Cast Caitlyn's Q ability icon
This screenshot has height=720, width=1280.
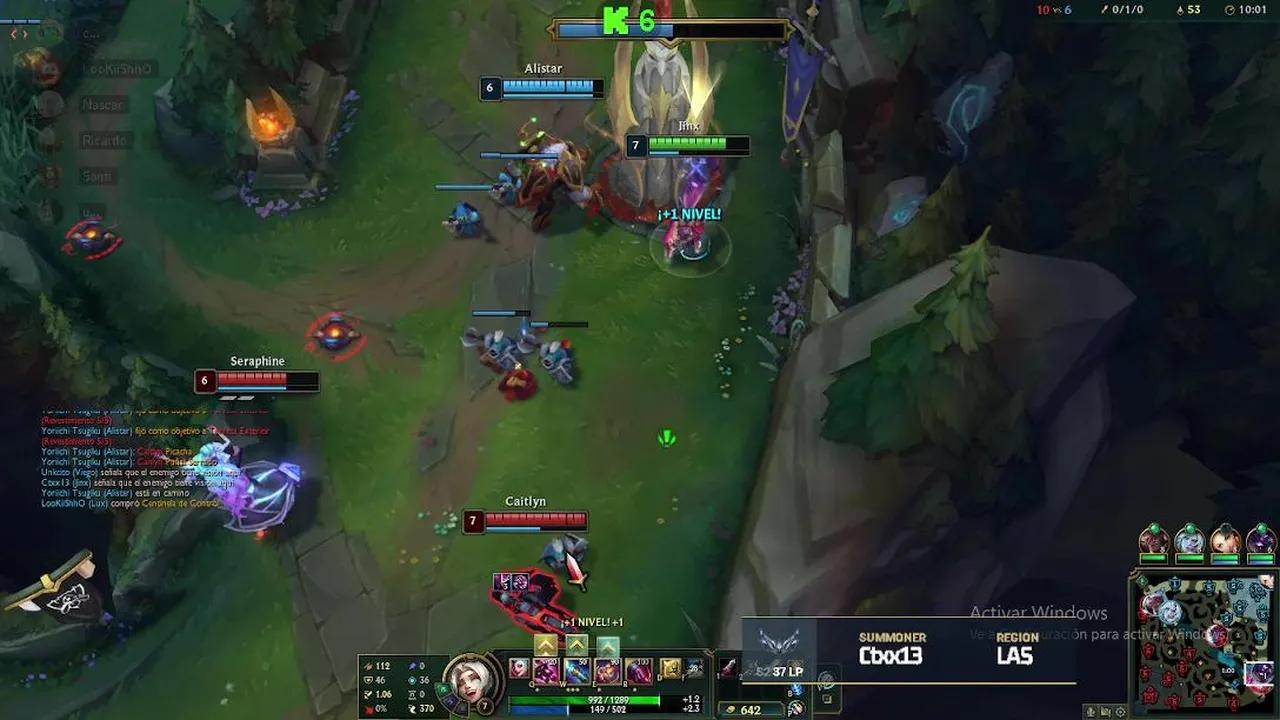point(544,671)
